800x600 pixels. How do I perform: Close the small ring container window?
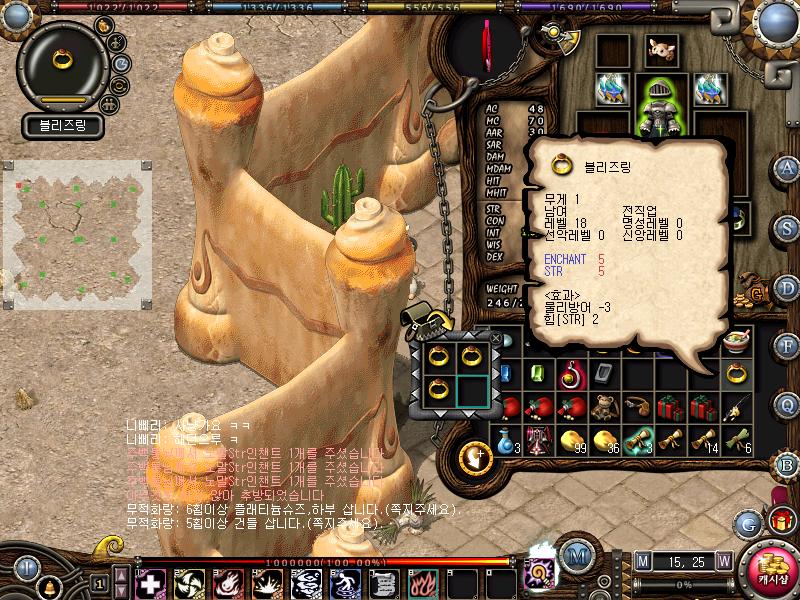pyautogui.click(x=496, y=337)
